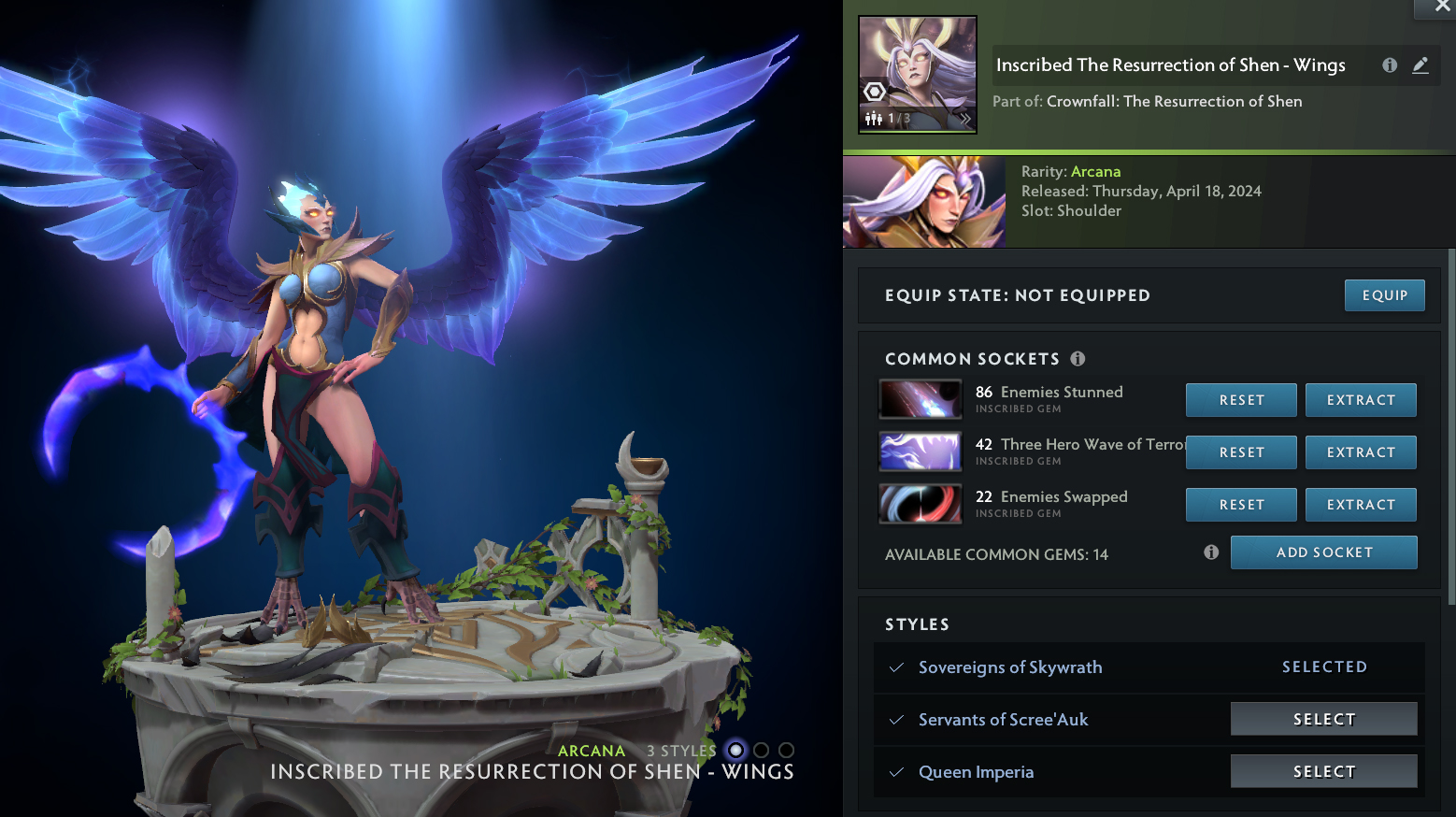Screen dimensions: 1456x817
Task: Open the info icon beside the item name
Action: pyautogui.click(x=1390, y=65)
